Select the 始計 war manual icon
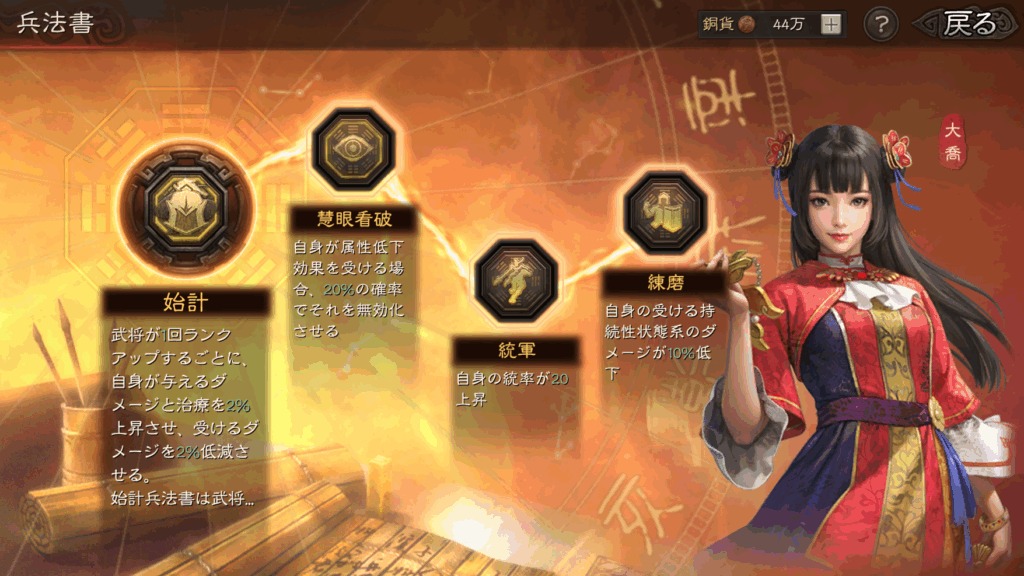The width and height of the screenshot is (1024, 576). [185, 209]
